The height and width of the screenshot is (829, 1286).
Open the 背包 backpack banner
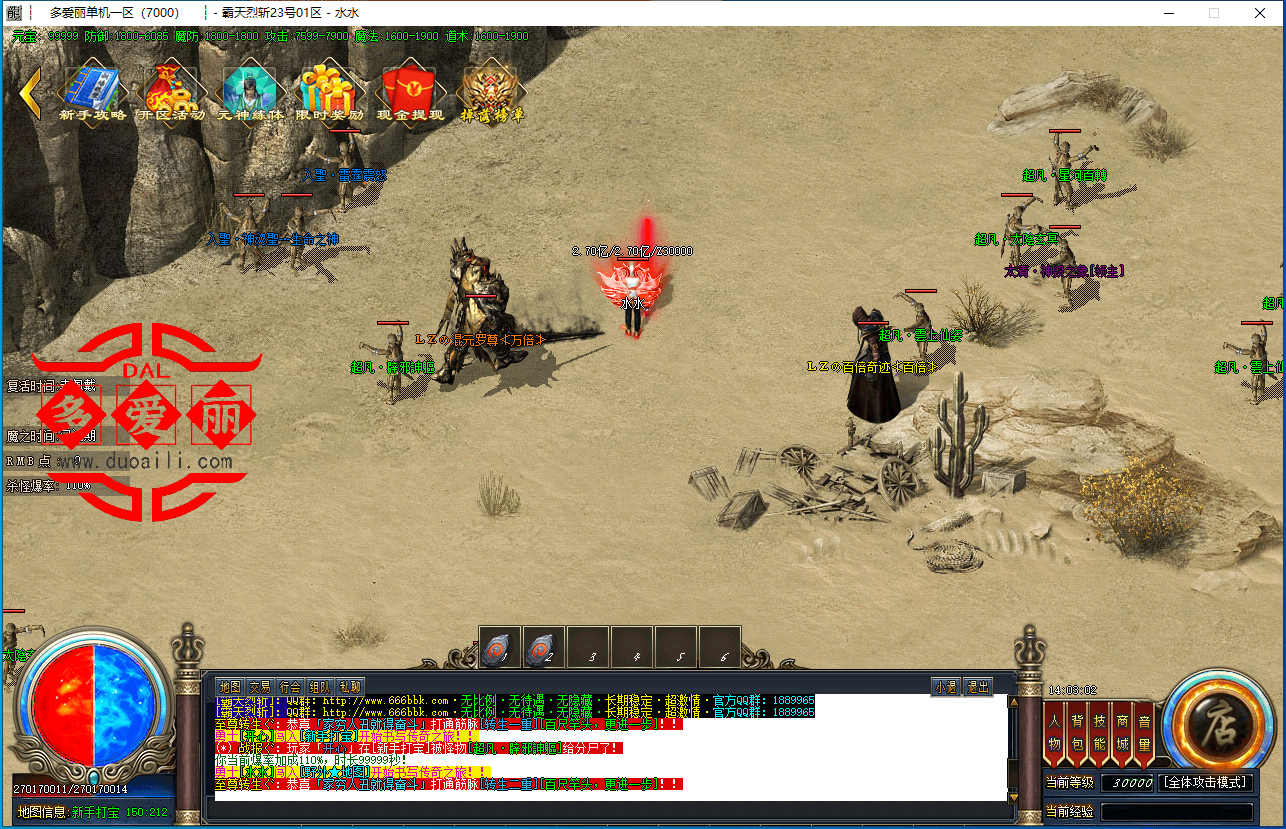coord(1078,732)
